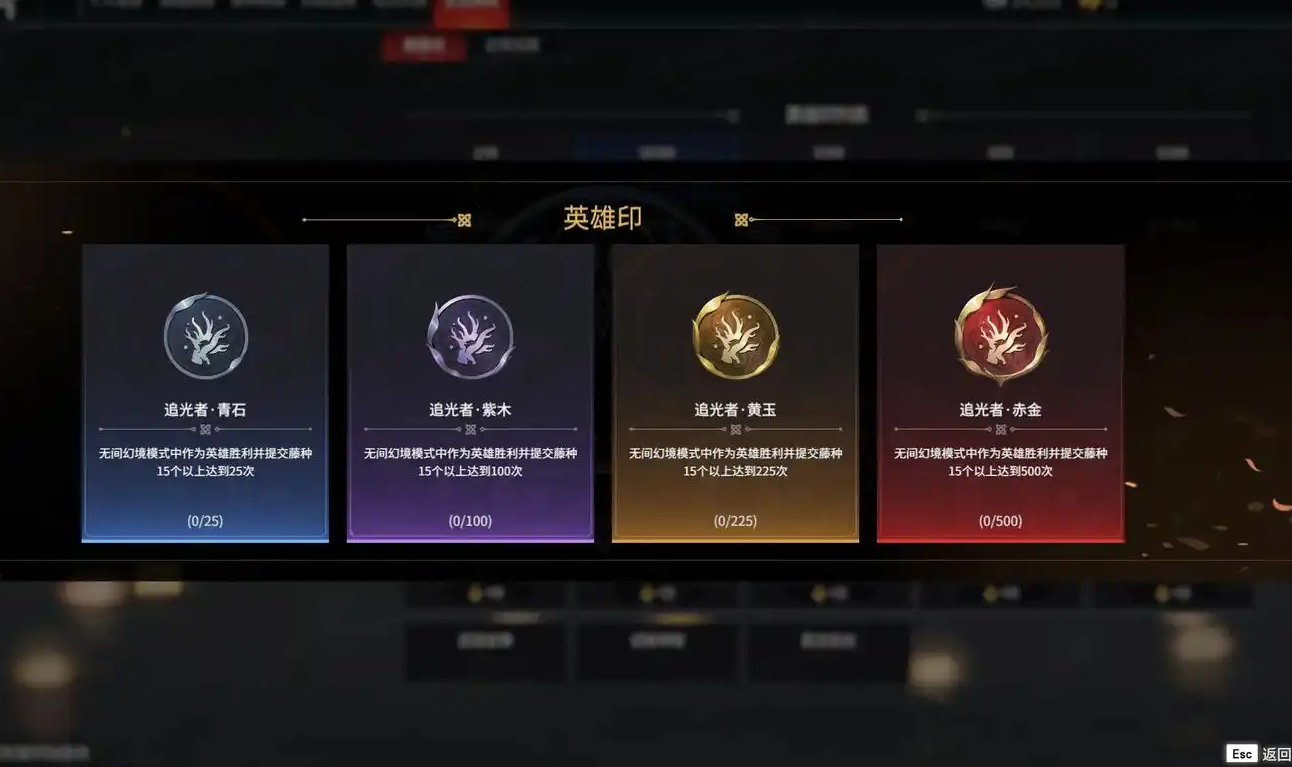Select the 追光者·黄玉 medal icon

(735, 335)
